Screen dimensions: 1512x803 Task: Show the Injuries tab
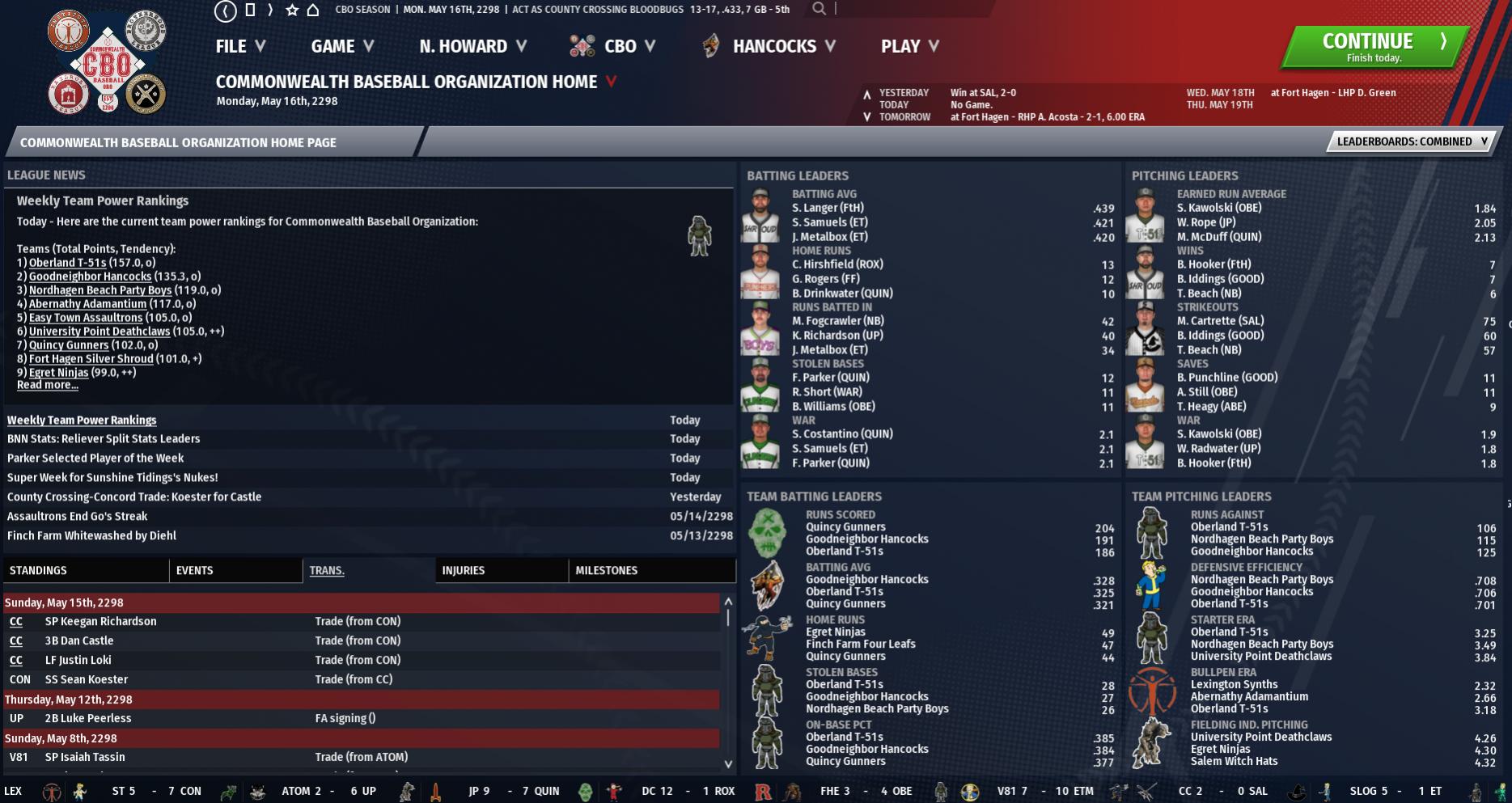464,570
